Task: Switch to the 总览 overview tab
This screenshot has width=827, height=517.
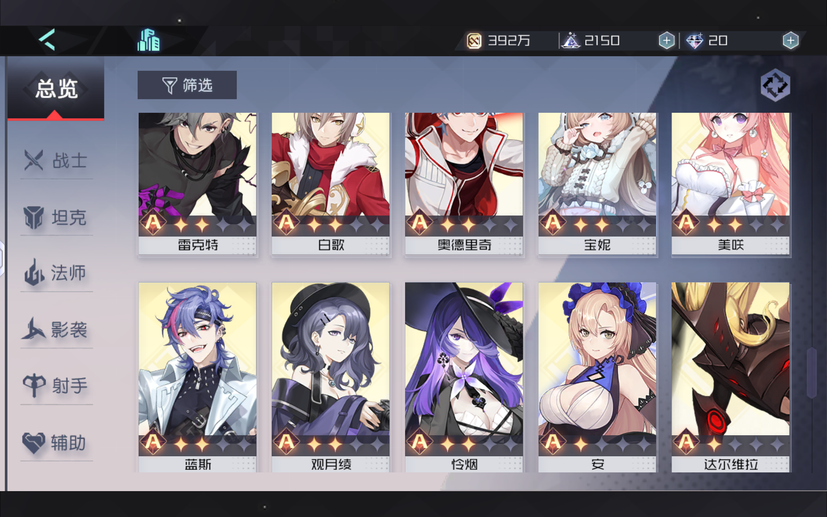Action: (x=56, y=89)
